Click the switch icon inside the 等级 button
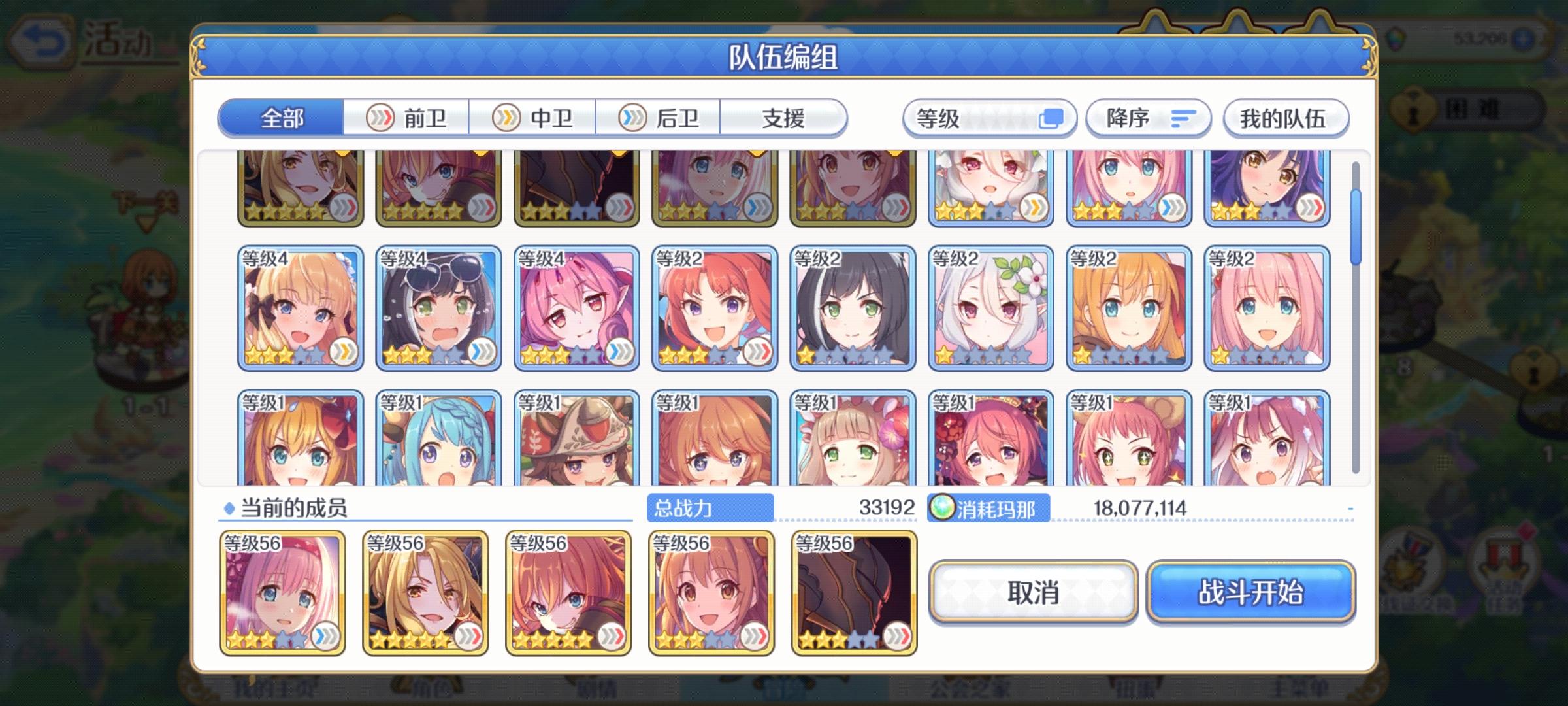1568x706 pixels. point(1052,118)
